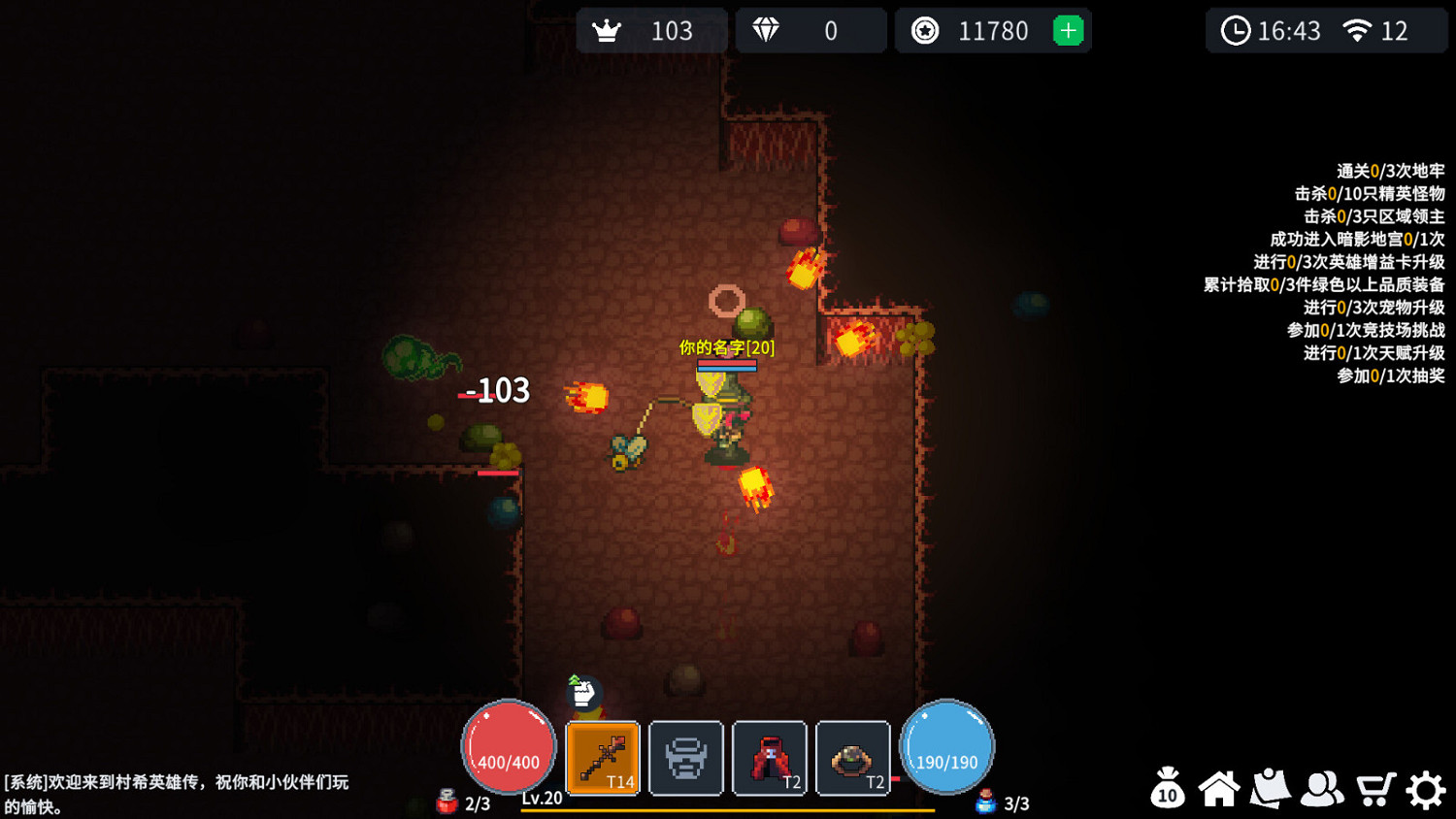Screen dimensions: 1456x819
Task: Return home with the house icon
Action: (1219, 789)
